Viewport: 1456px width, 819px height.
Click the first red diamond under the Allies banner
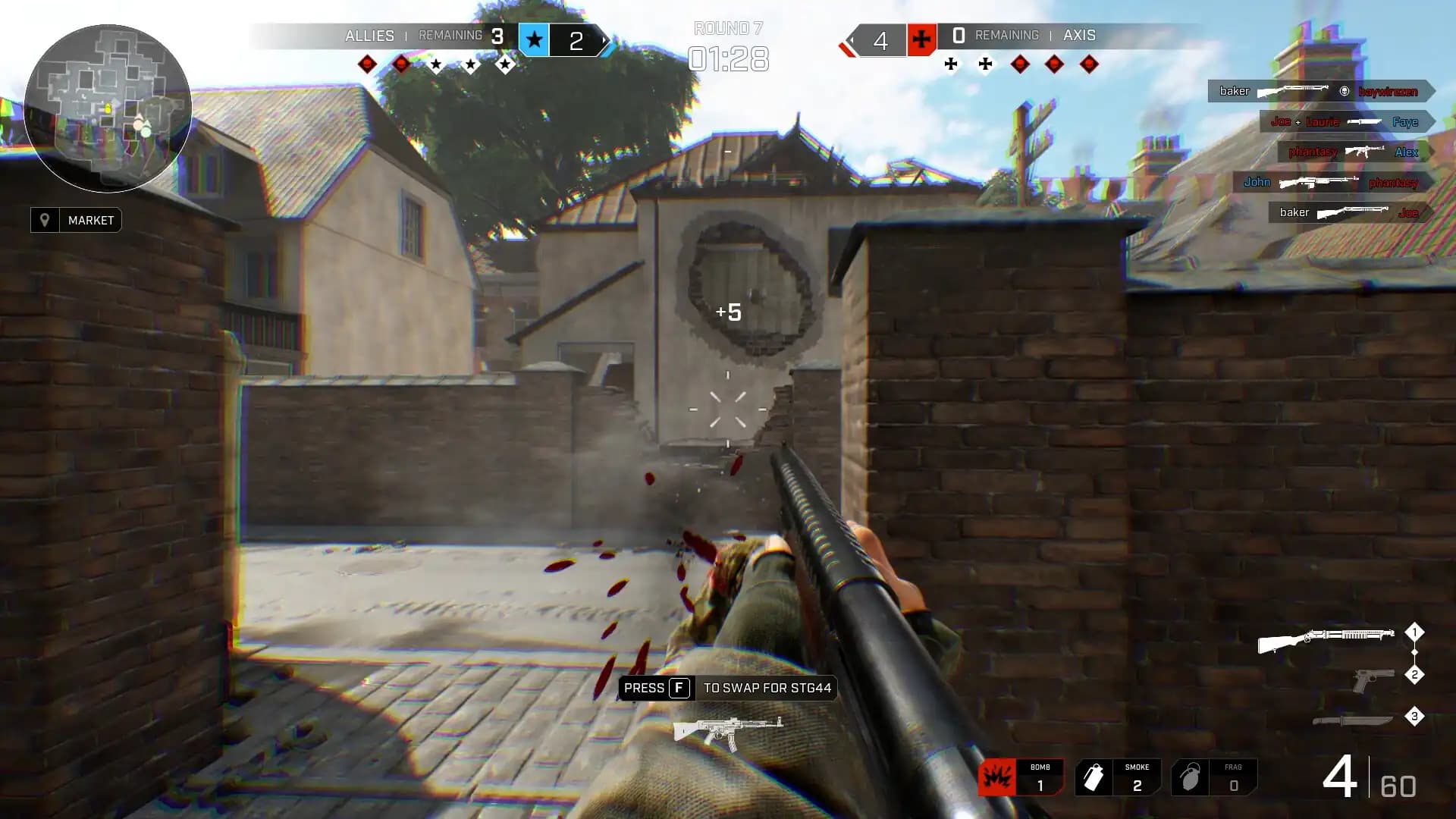(366, 63)
